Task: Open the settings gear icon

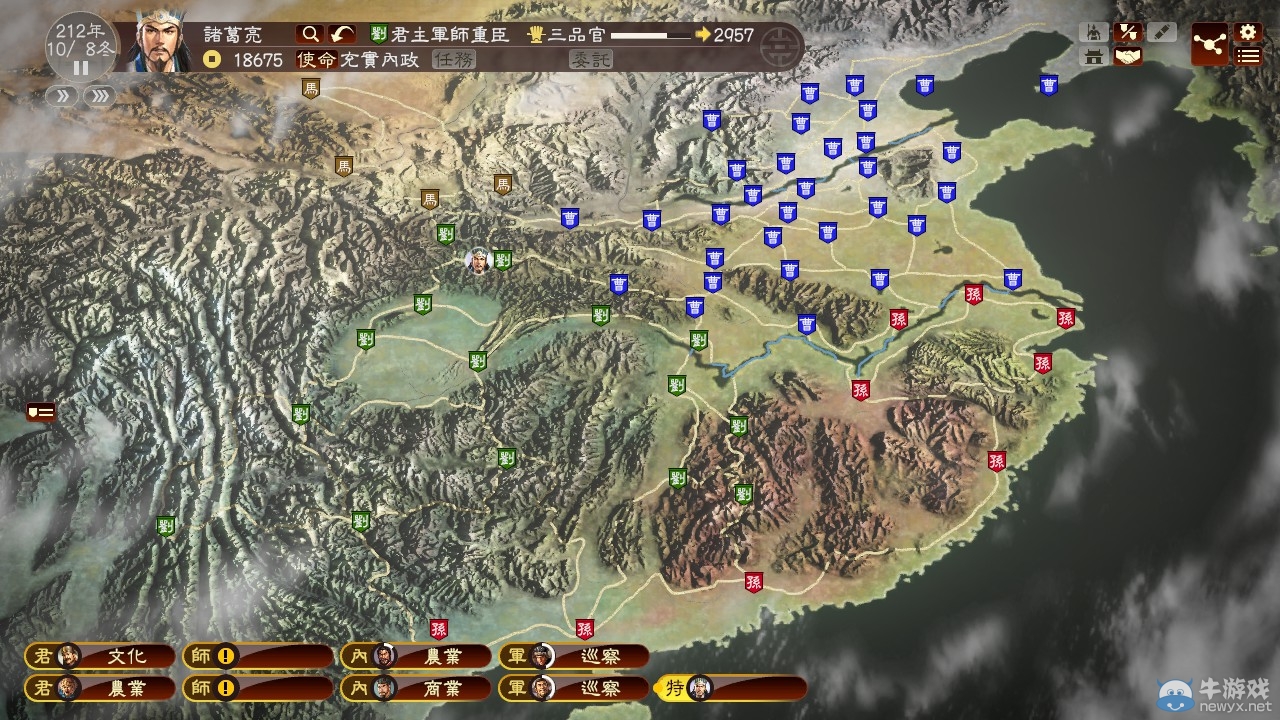Action: 1248,33
